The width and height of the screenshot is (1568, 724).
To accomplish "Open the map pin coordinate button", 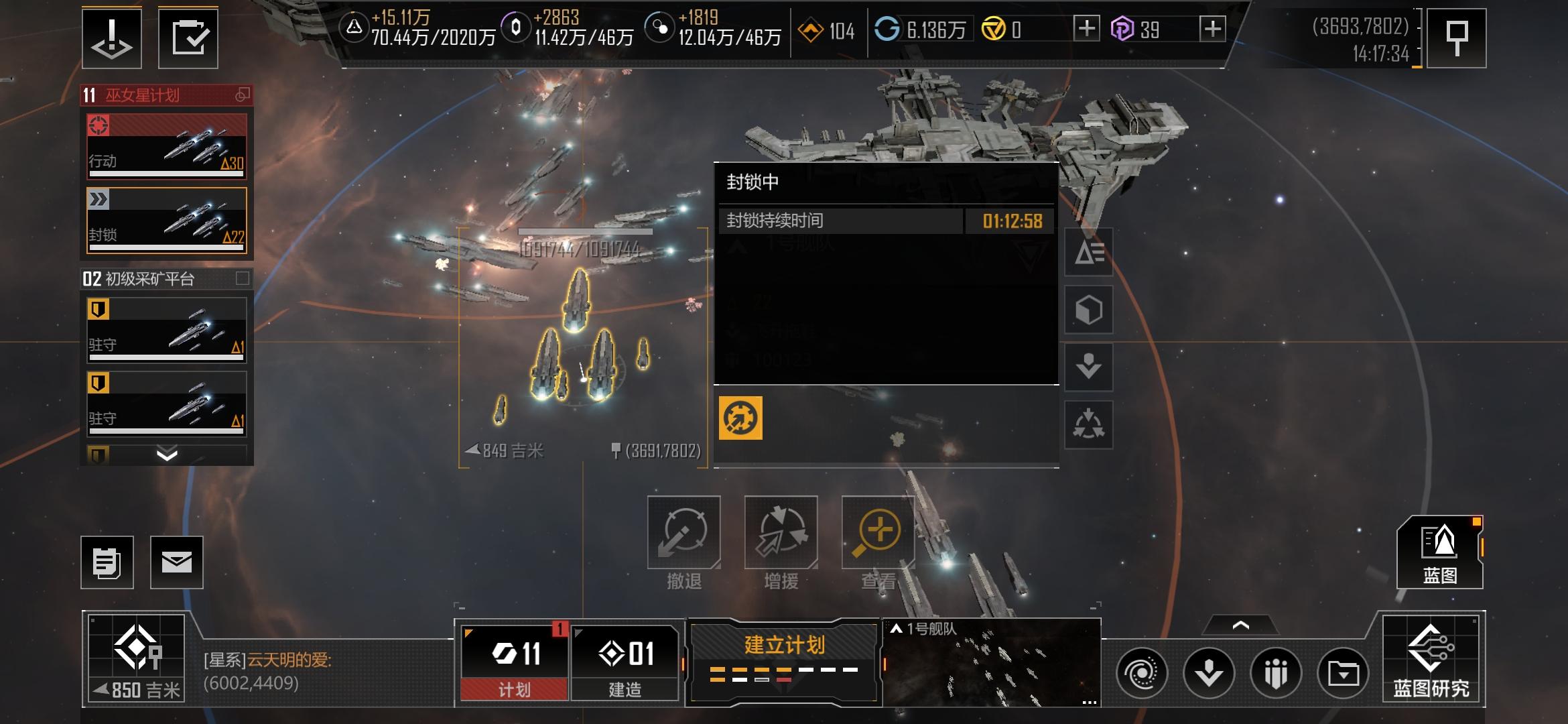I will click(x=1456, y=38).
